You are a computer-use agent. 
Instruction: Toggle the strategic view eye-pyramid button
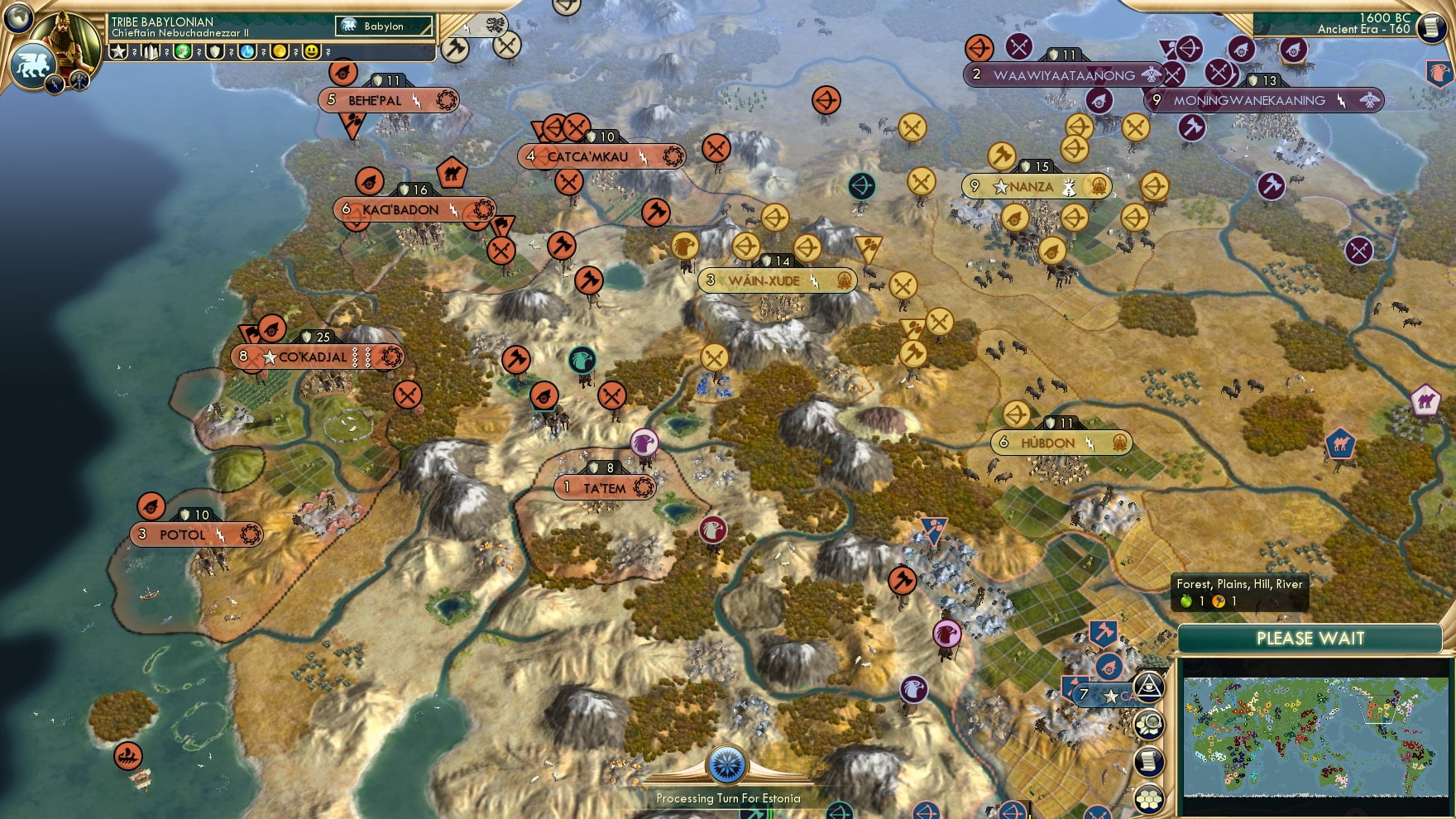pyautogui.click(x=1149, y=687)
